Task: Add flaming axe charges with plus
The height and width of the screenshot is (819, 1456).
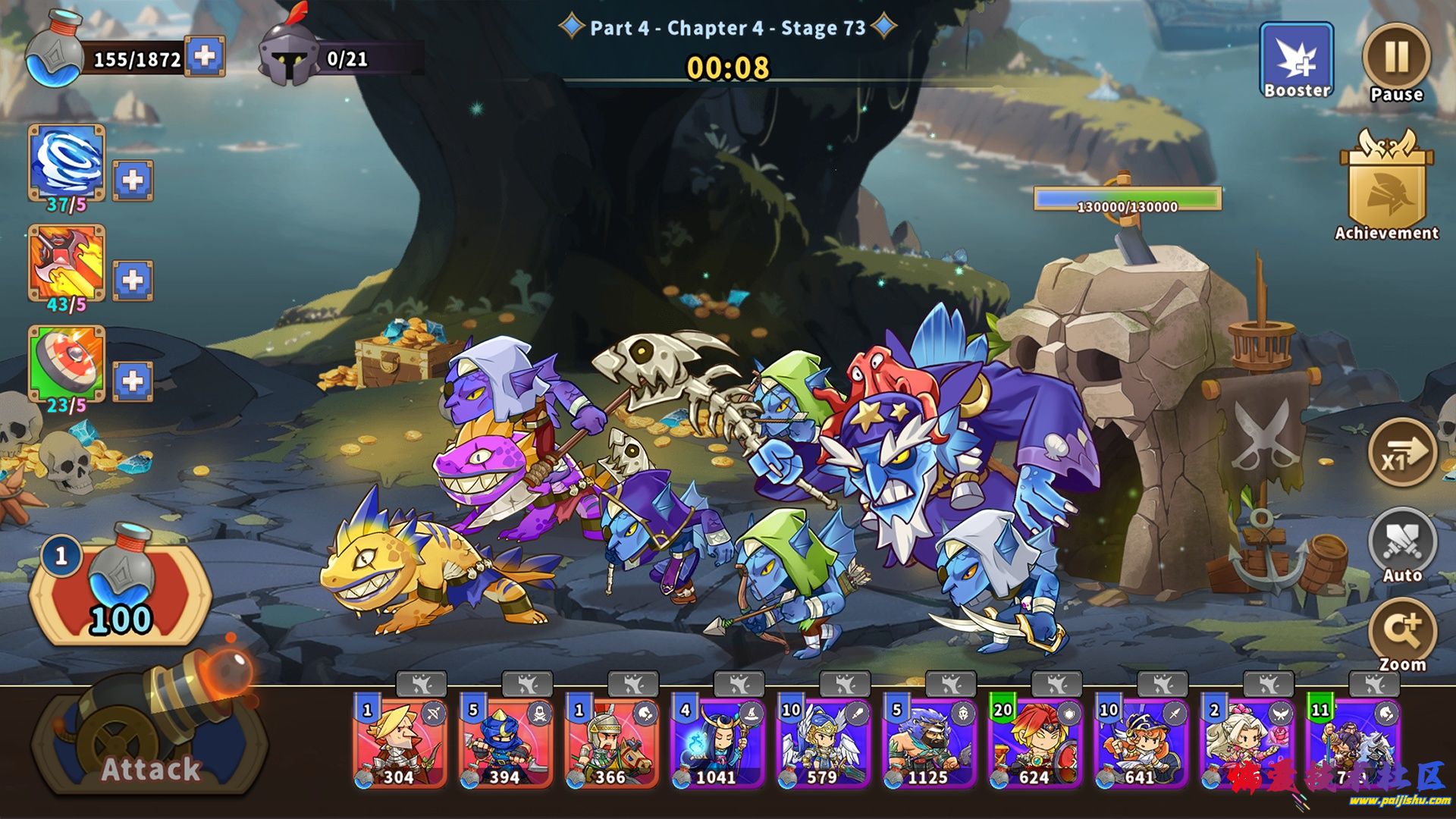Action: [x=133, y=280]
